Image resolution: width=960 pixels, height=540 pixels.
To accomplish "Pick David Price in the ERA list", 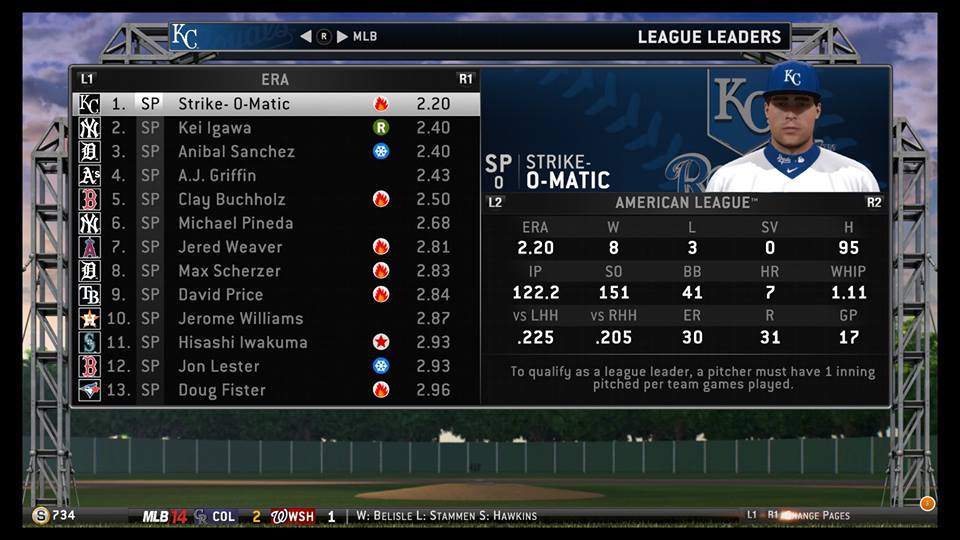I will tap(221, 295).
